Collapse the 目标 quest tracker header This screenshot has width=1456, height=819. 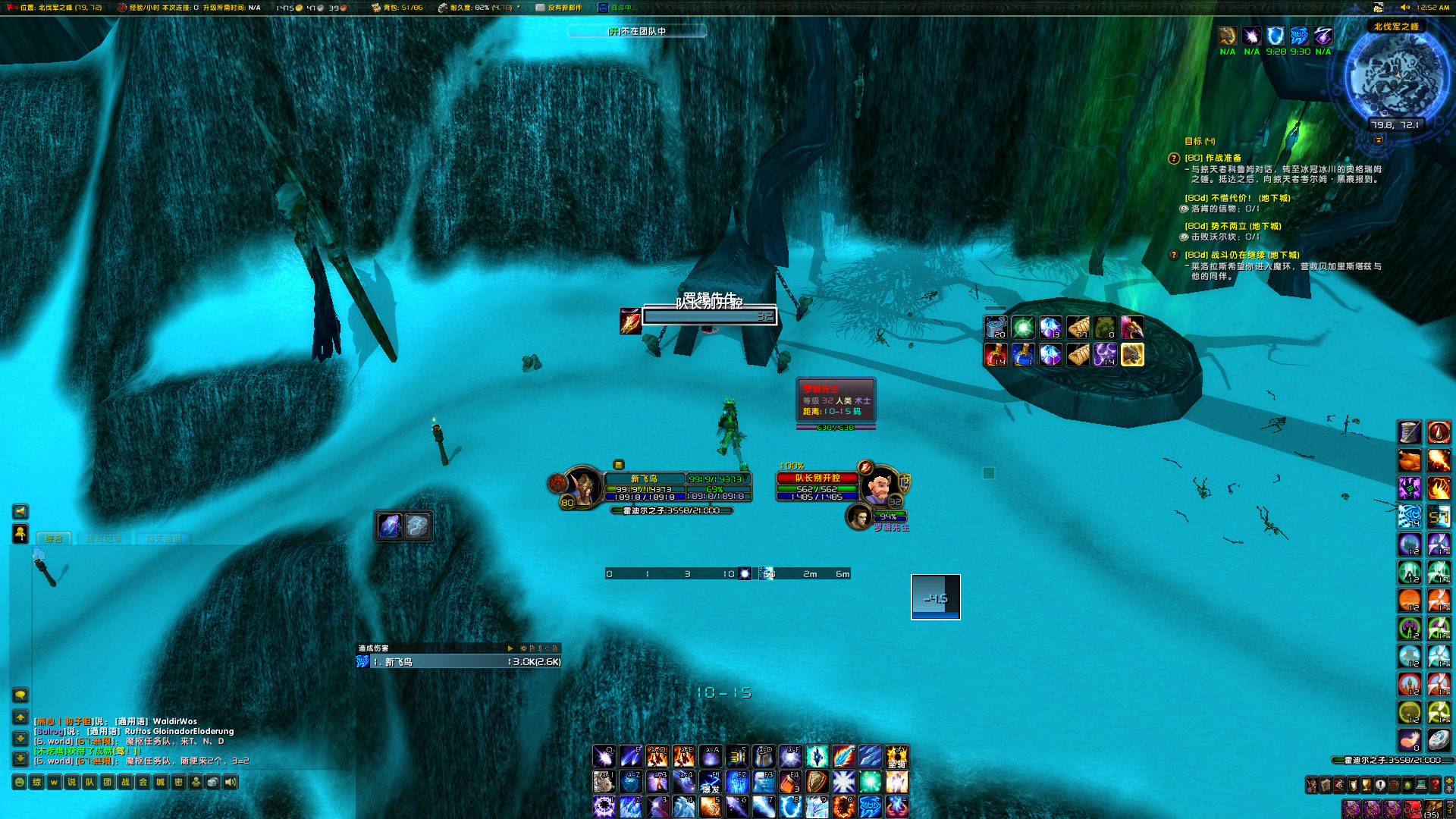[x=1199, y=143]
